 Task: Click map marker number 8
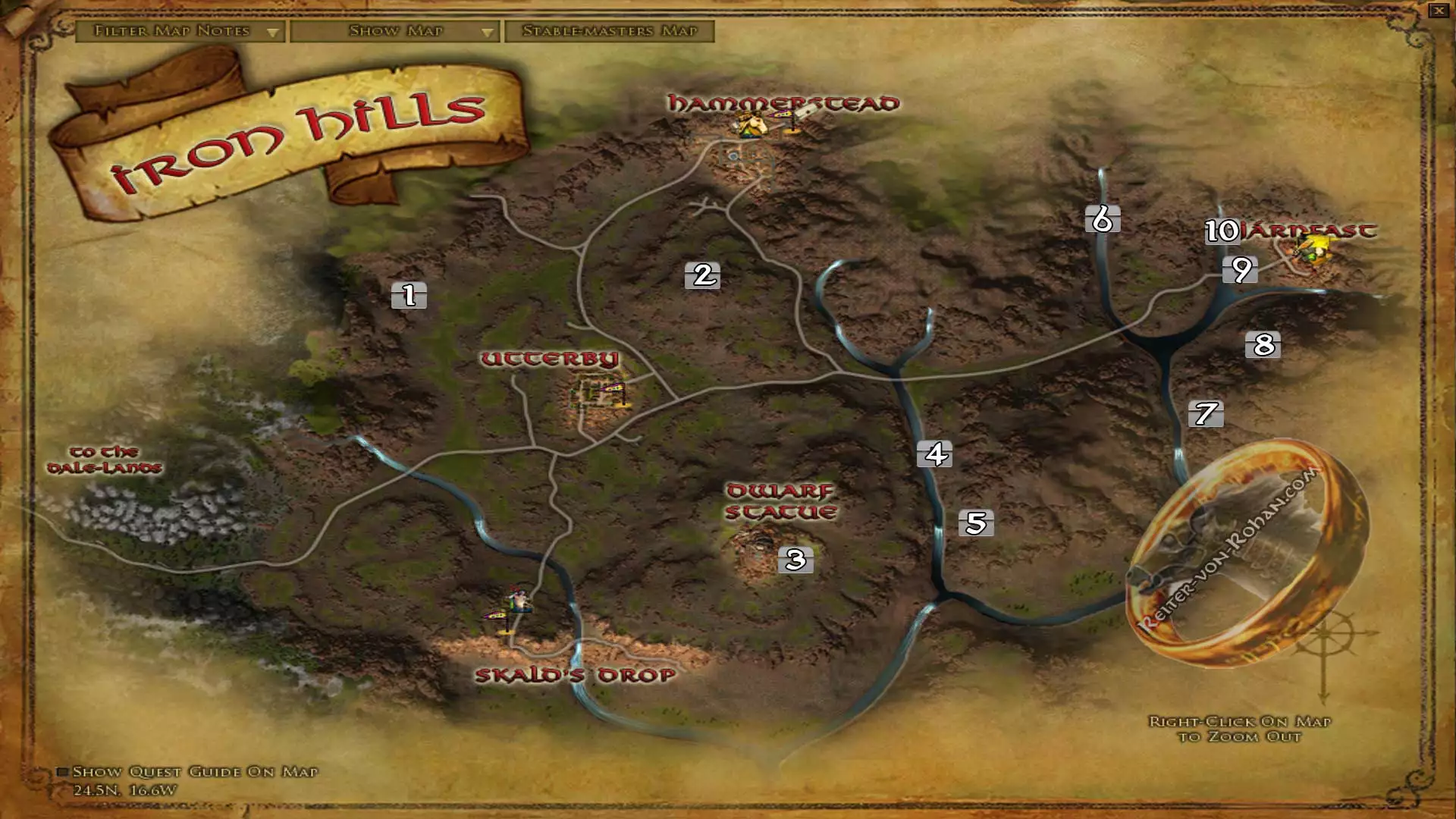coord(1263,344)
